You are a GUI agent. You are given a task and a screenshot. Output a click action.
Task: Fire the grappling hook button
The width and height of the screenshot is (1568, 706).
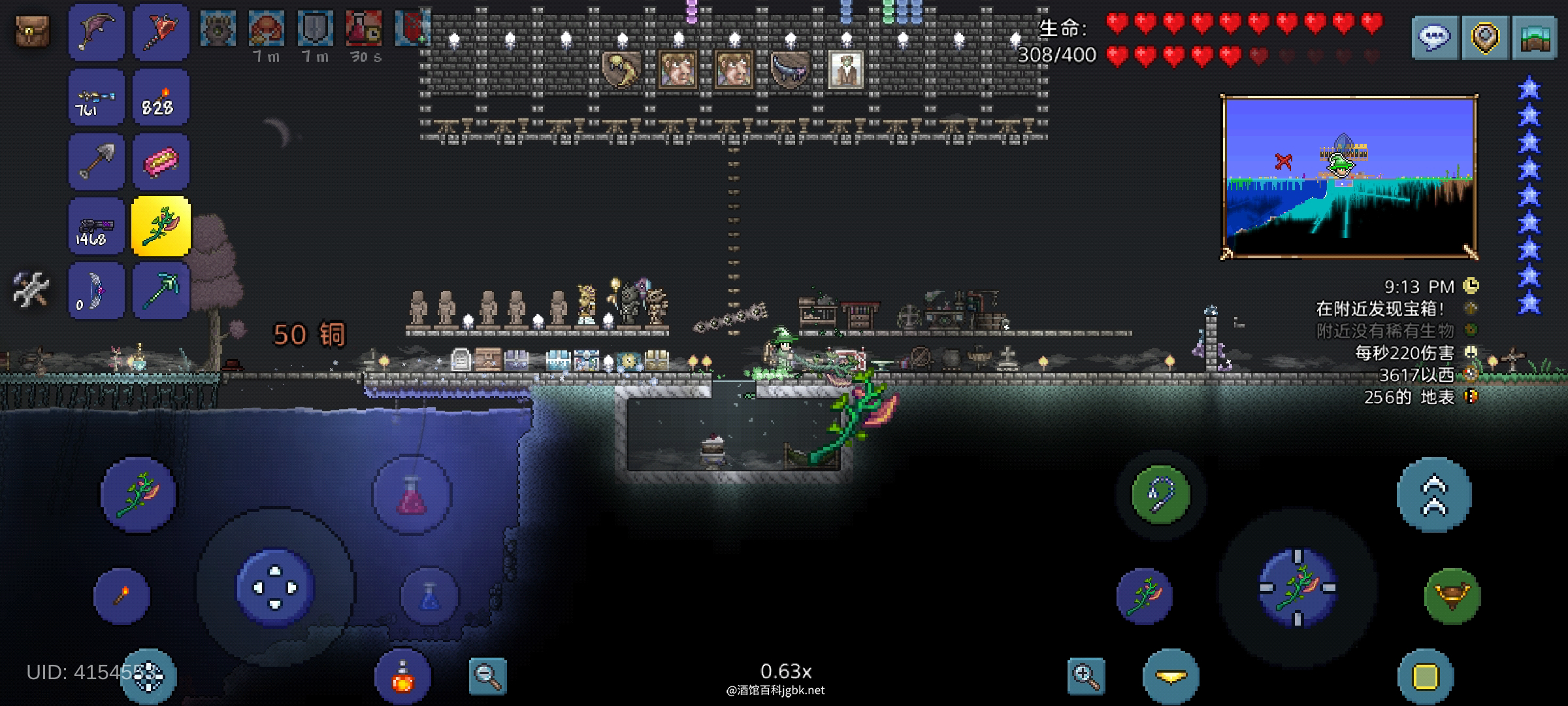click(x=1161, y=495)
